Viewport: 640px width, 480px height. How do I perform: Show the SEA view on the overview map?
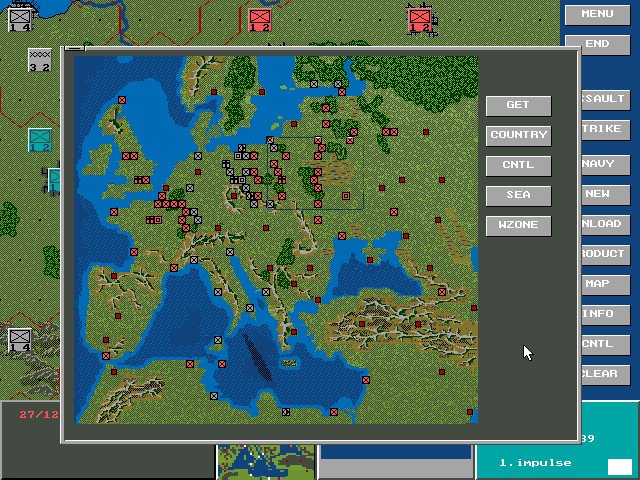click(x=518, y=195)
